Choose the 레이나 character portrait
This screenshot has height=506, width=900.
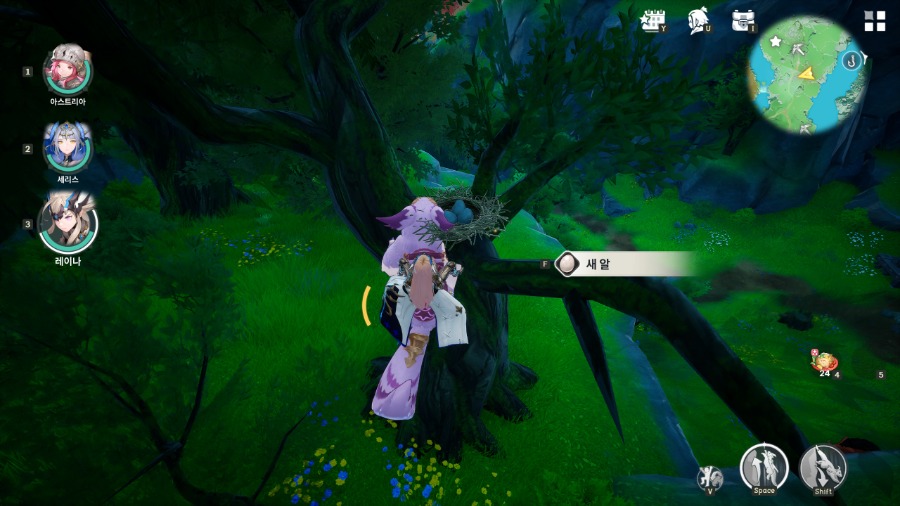[67, 223]
